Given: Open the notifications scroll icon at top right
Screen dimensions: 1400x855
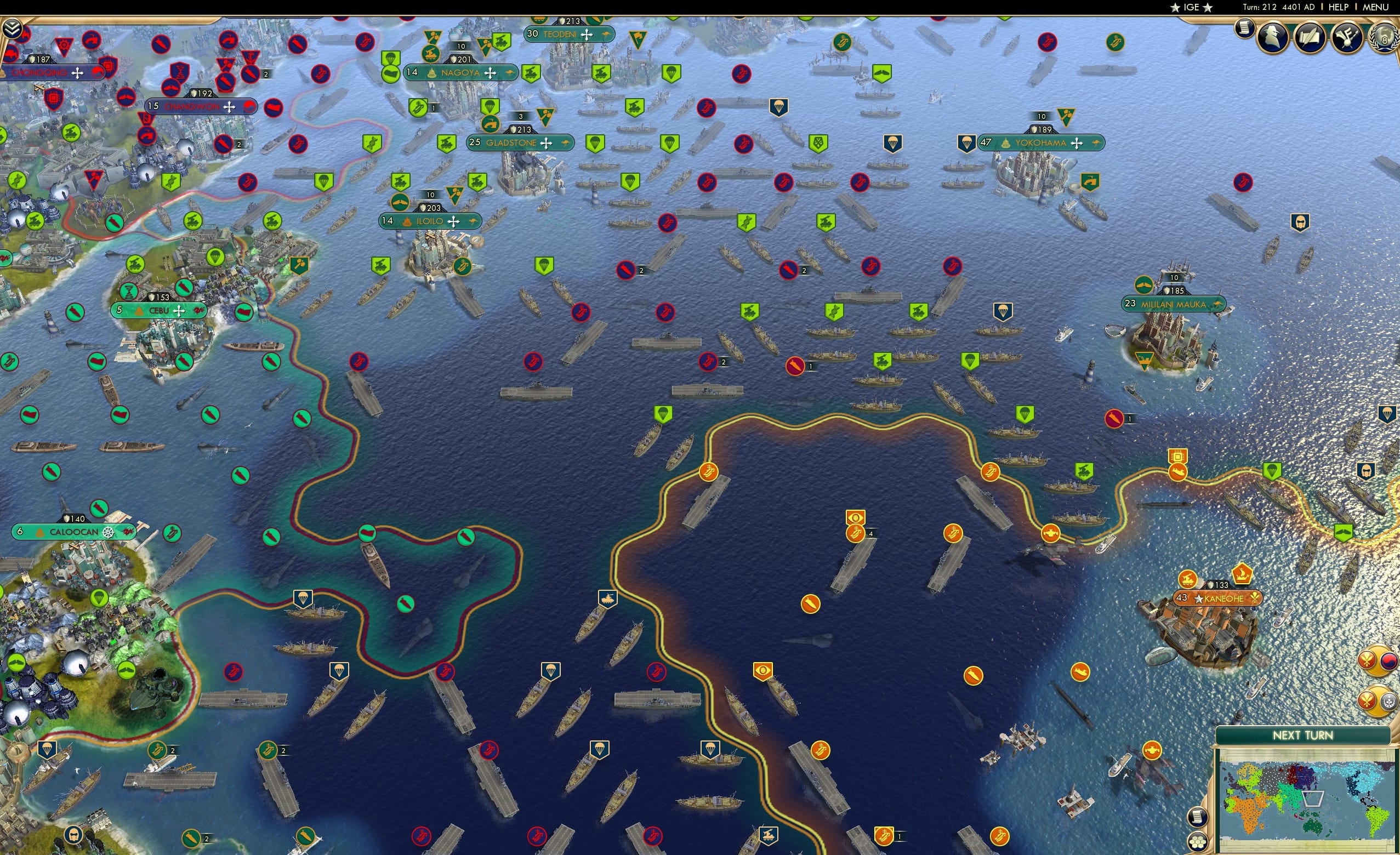Looking at the screenshot, I should tap(1244, 30).
